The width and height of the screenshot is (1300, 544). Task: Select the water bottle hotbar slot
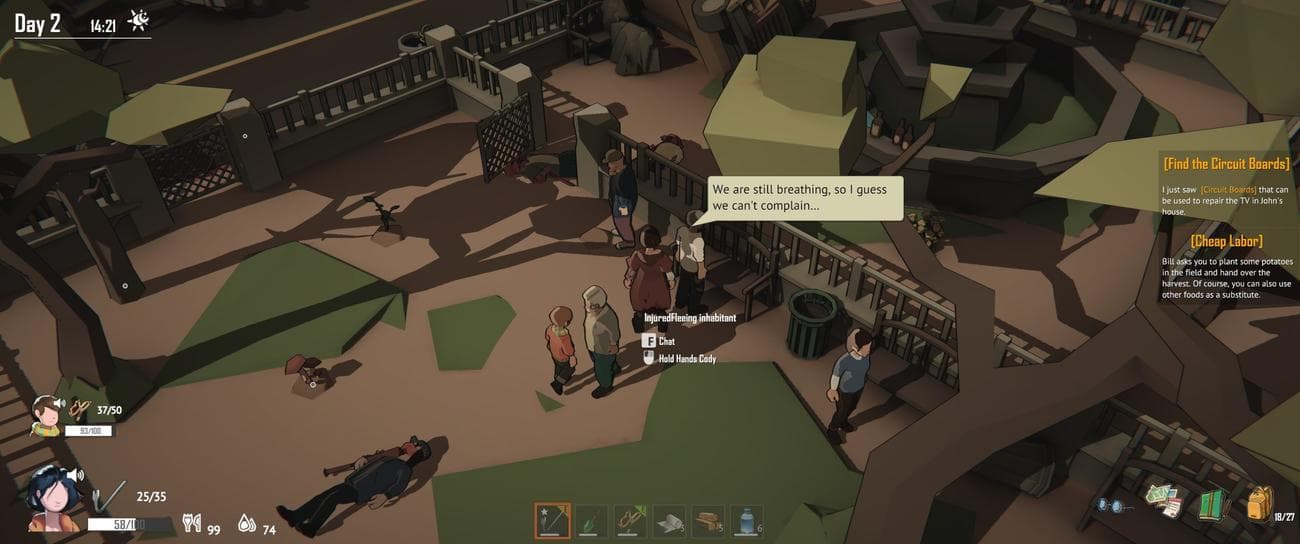747,521
